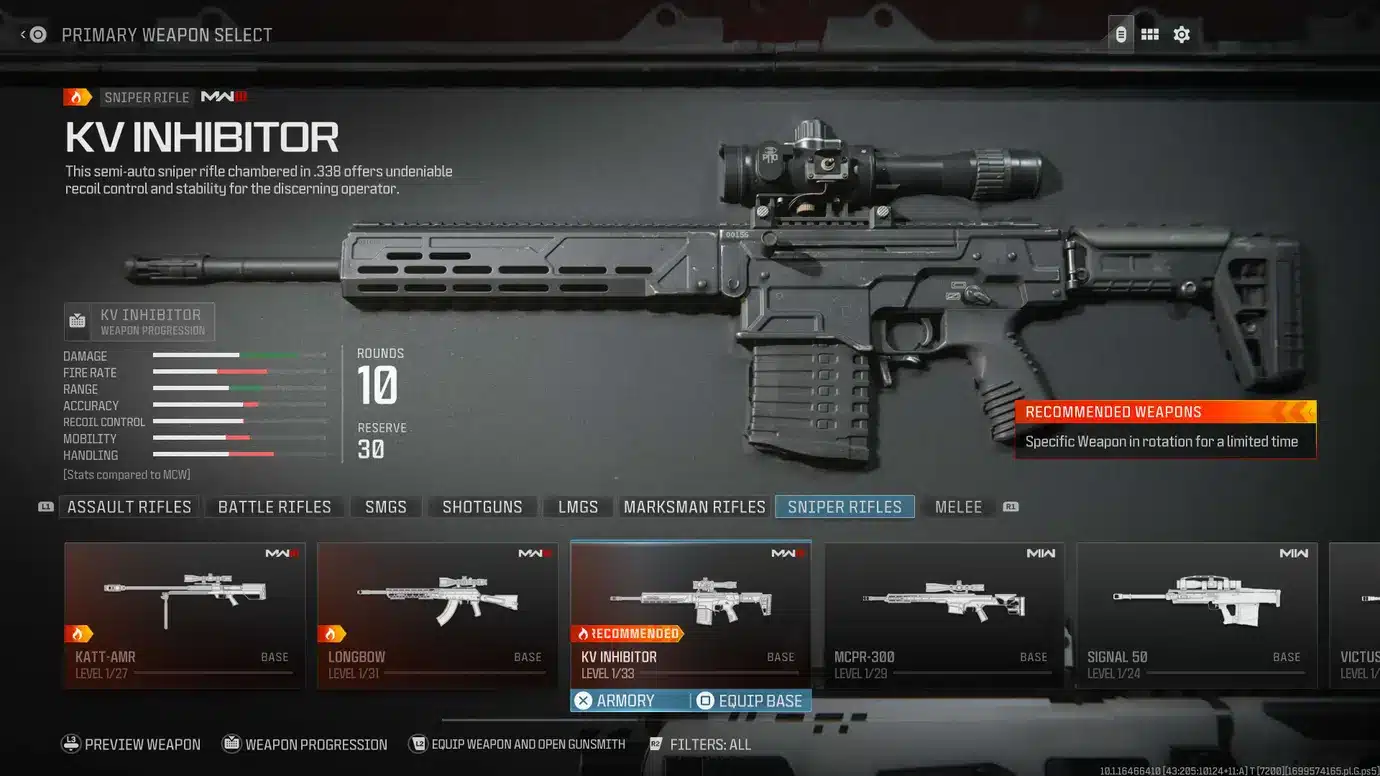The image size is (1380, 776).
Task: Click the Weapon Progression icon in bottom bar
Action: click(x=232, y=744)
